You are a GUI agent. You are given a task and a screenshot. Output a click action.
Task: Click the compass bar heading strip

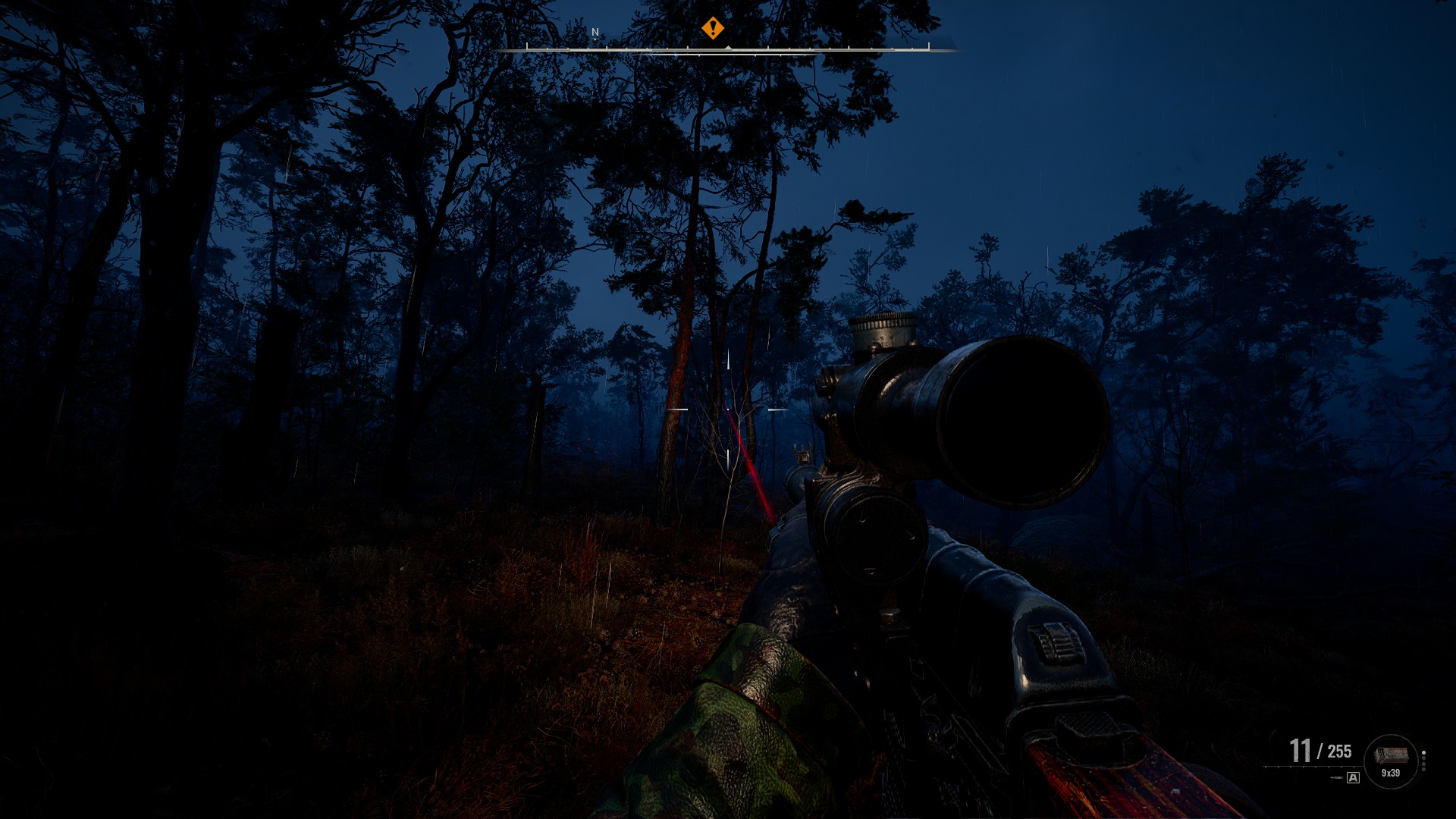[x=726, y=49]
